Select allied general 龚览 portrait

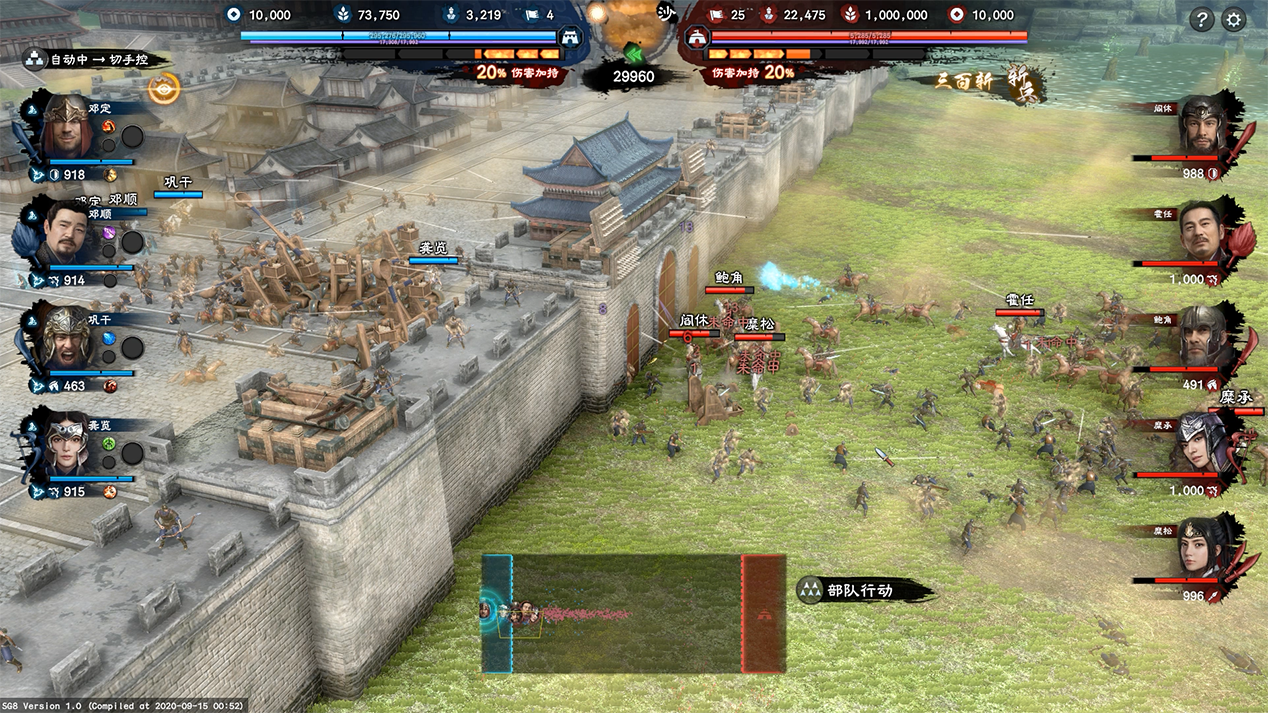point(67,443)
